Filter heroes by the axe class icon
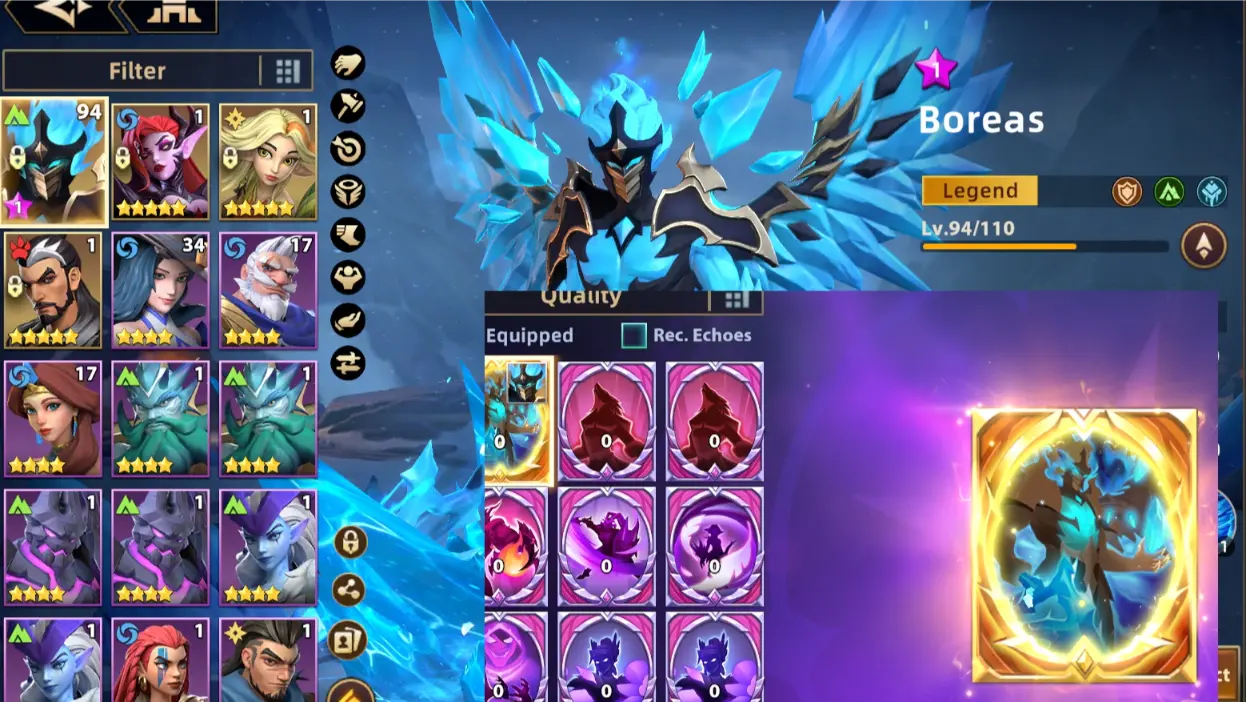This screenshot has height=702, width=1246. tap(348, 106)
